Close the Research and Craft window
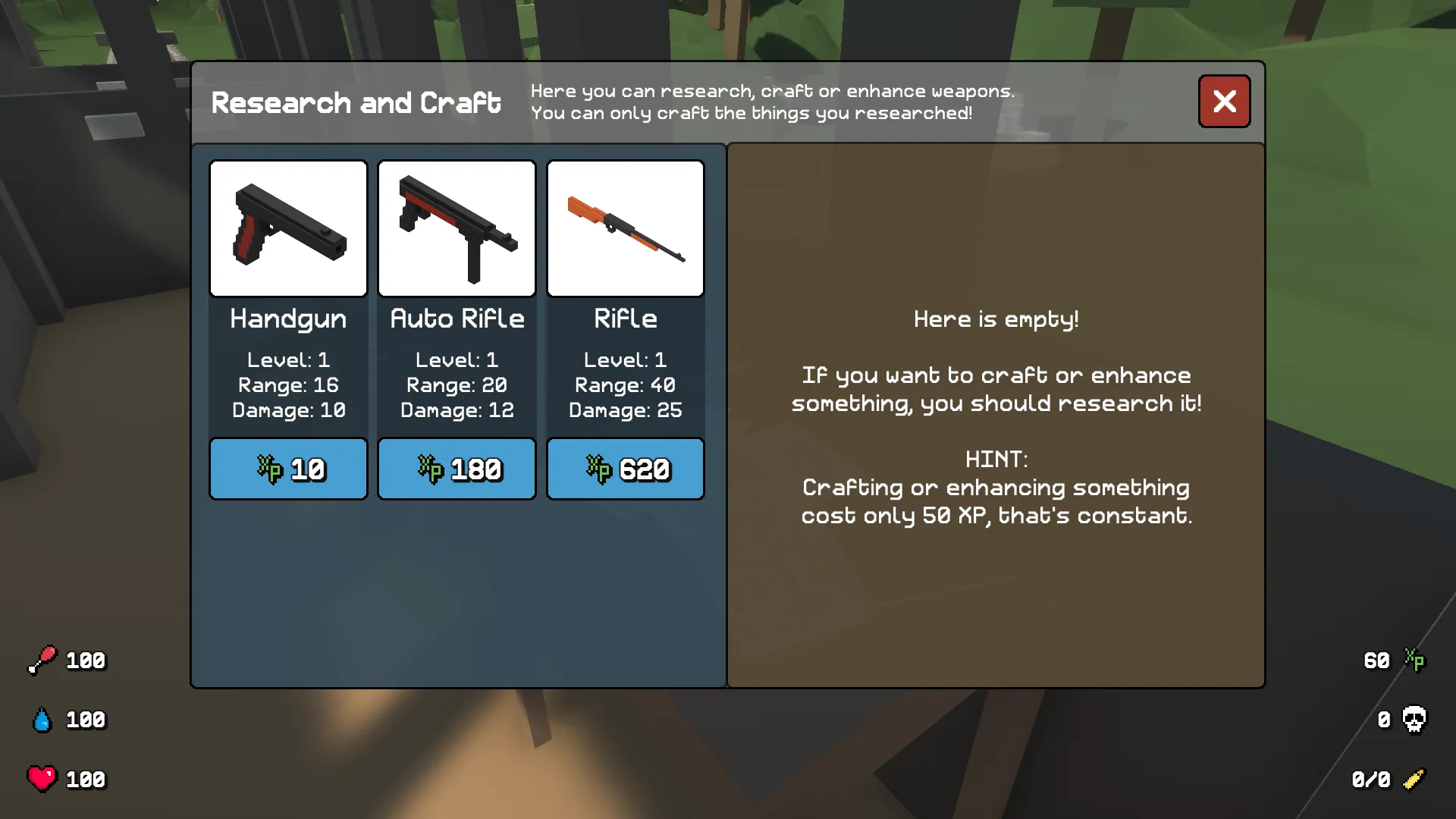Image resolution: width=1456 pixels, height=819 pixels. coord(1224,101)
